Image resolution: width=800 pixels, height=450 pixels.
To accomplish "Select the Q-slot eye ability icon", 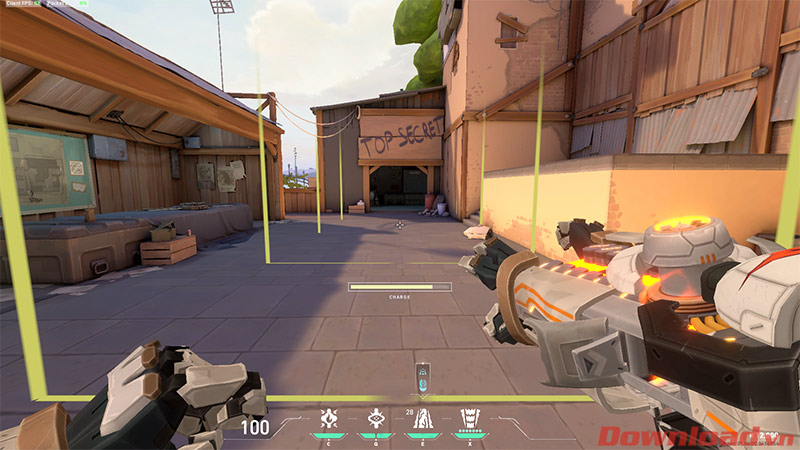I will click(376, 419).
